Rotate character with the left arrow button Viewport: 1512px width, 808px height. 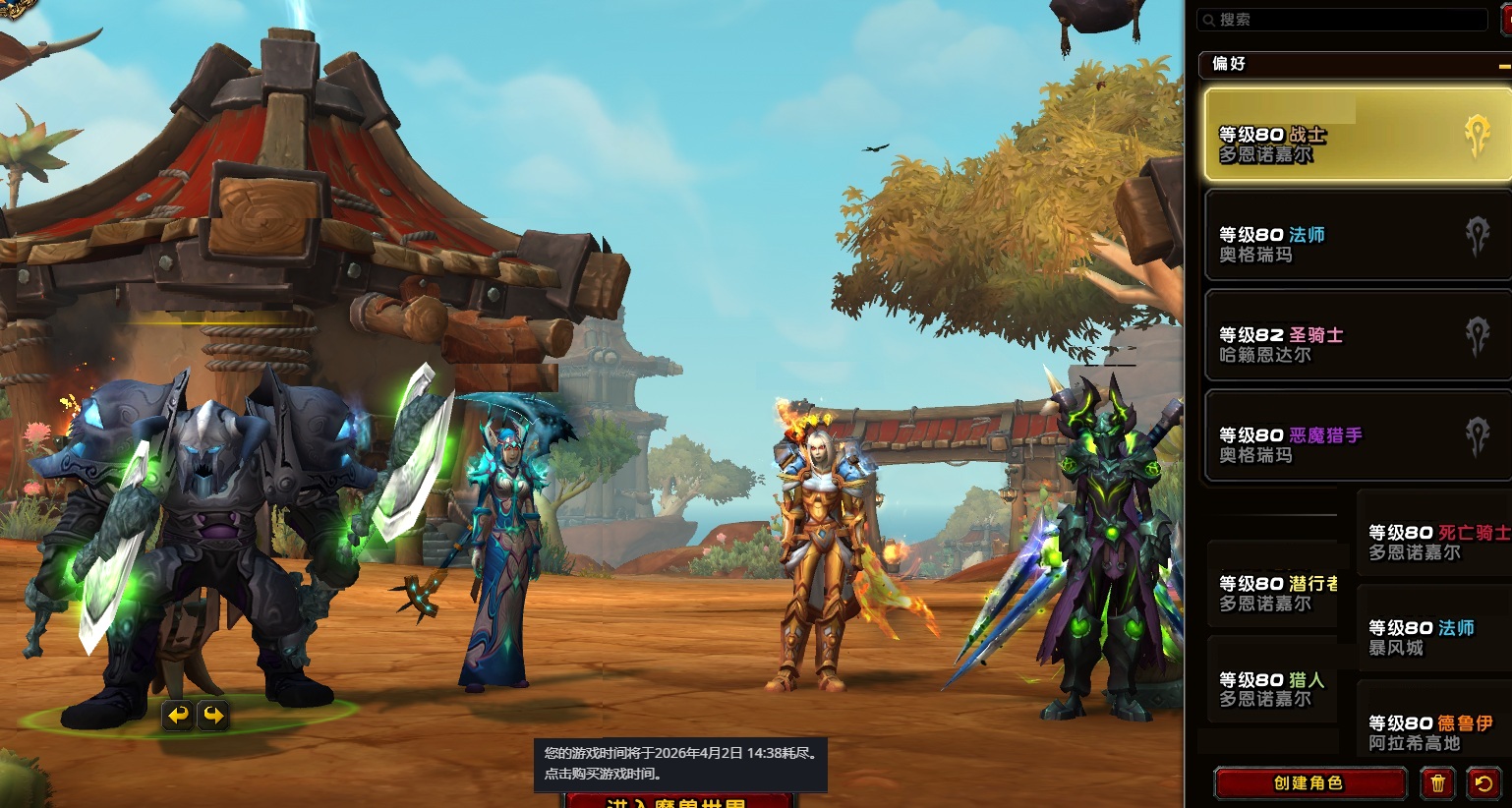point(178,715)
